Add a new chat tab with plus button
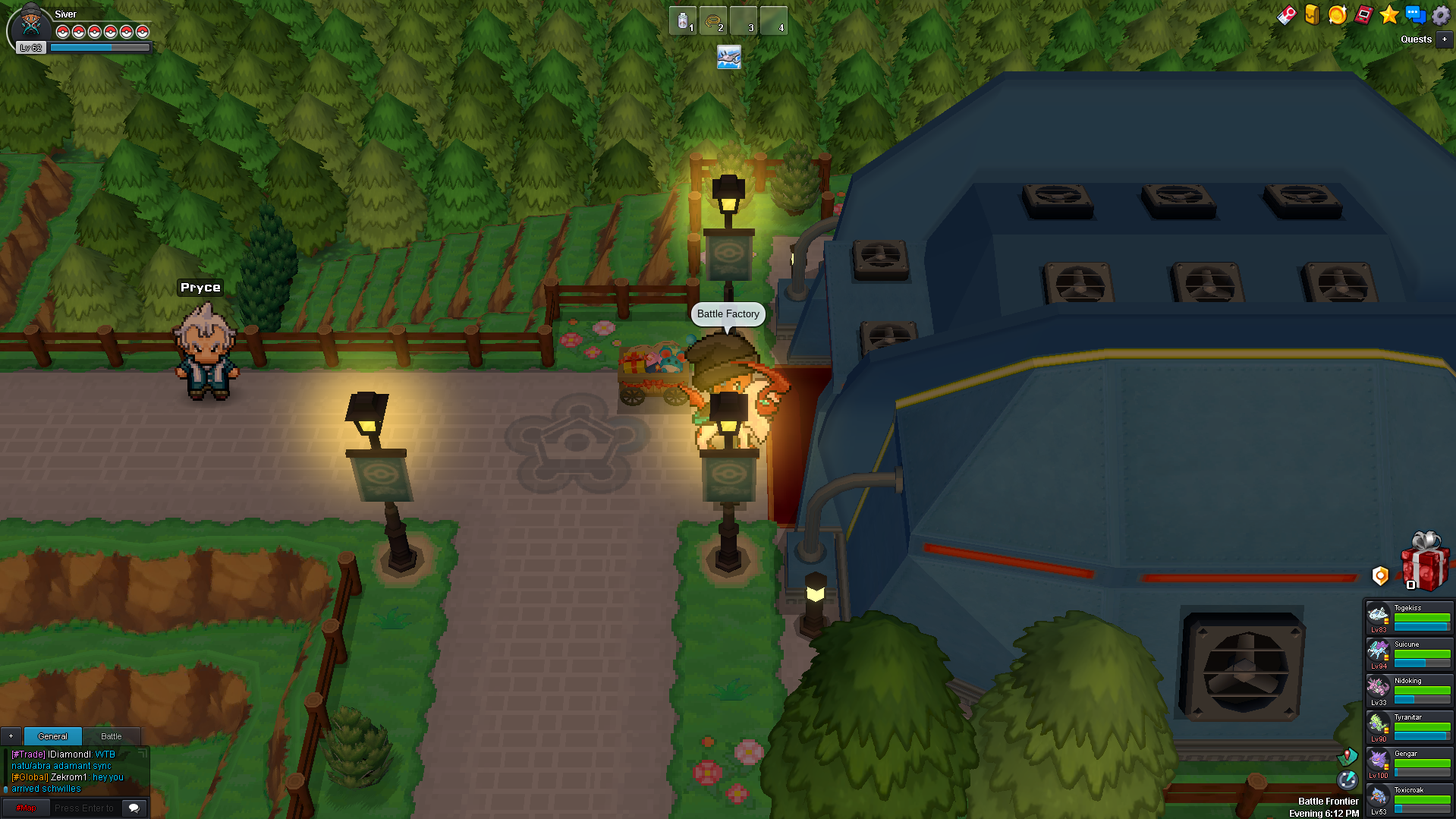This screenshot has height=819, width=1456. coord(11,736)
